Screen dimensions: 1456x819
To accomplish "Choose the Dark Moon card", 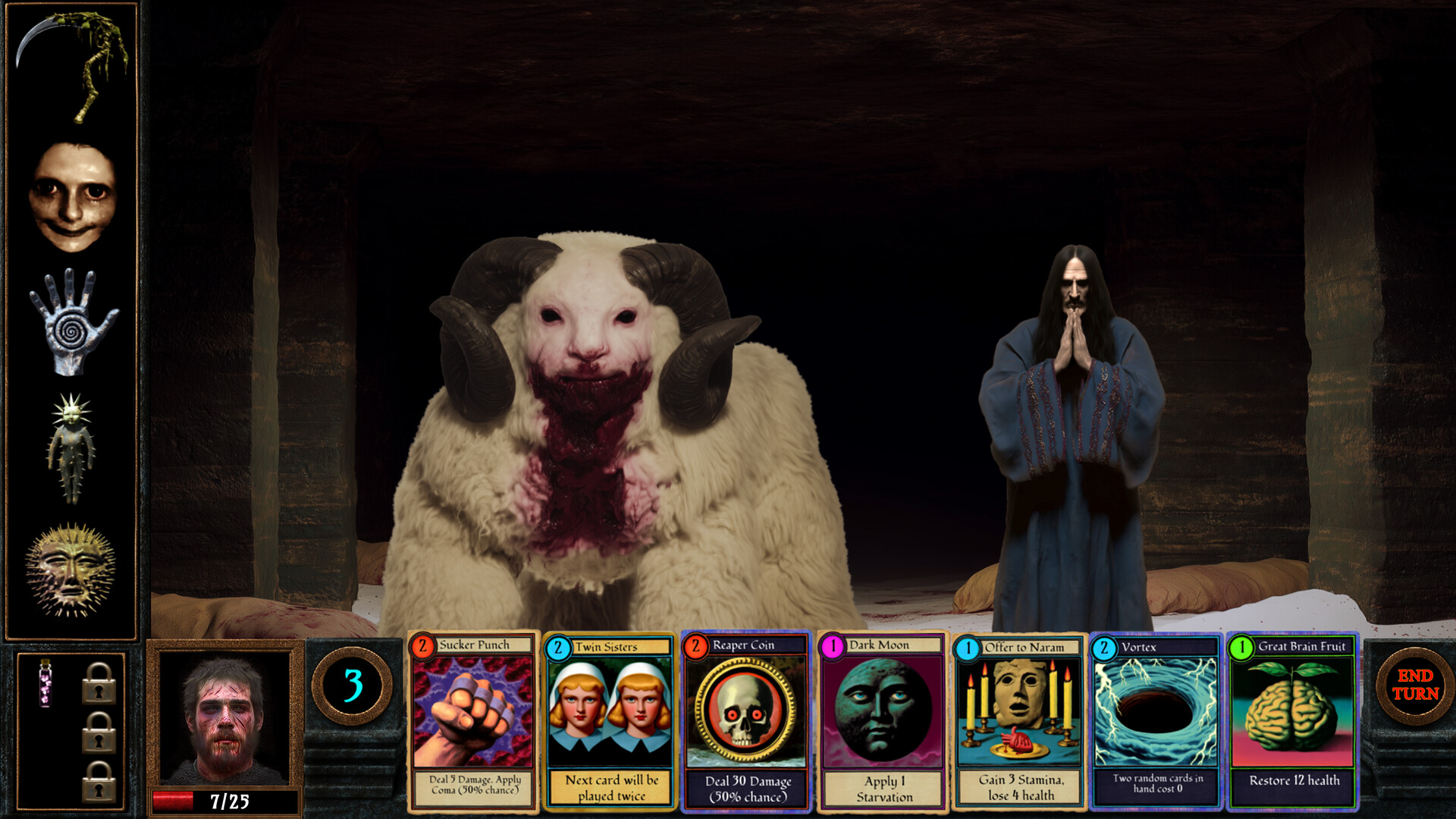I will tap(883, 720).
